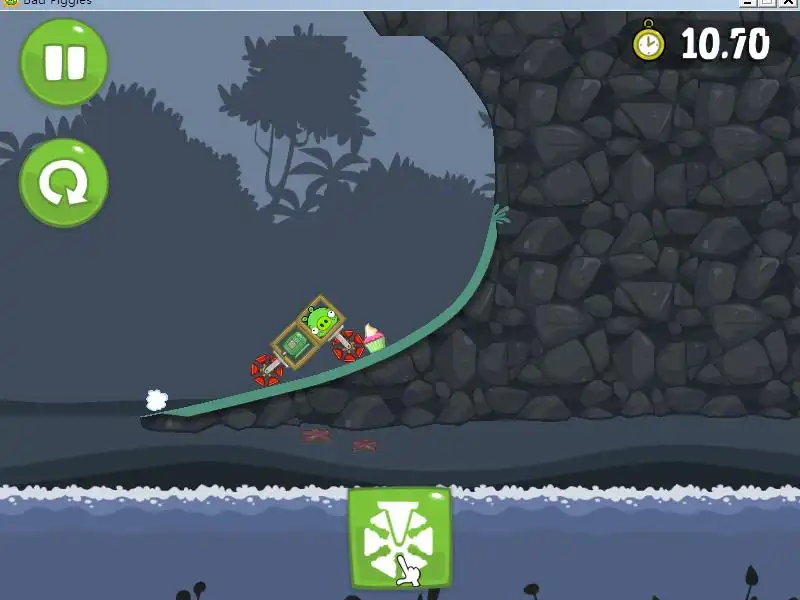The width and height of the screenshot is (800, 600).
Task: Activate the green fan power button
Action: 399,538
